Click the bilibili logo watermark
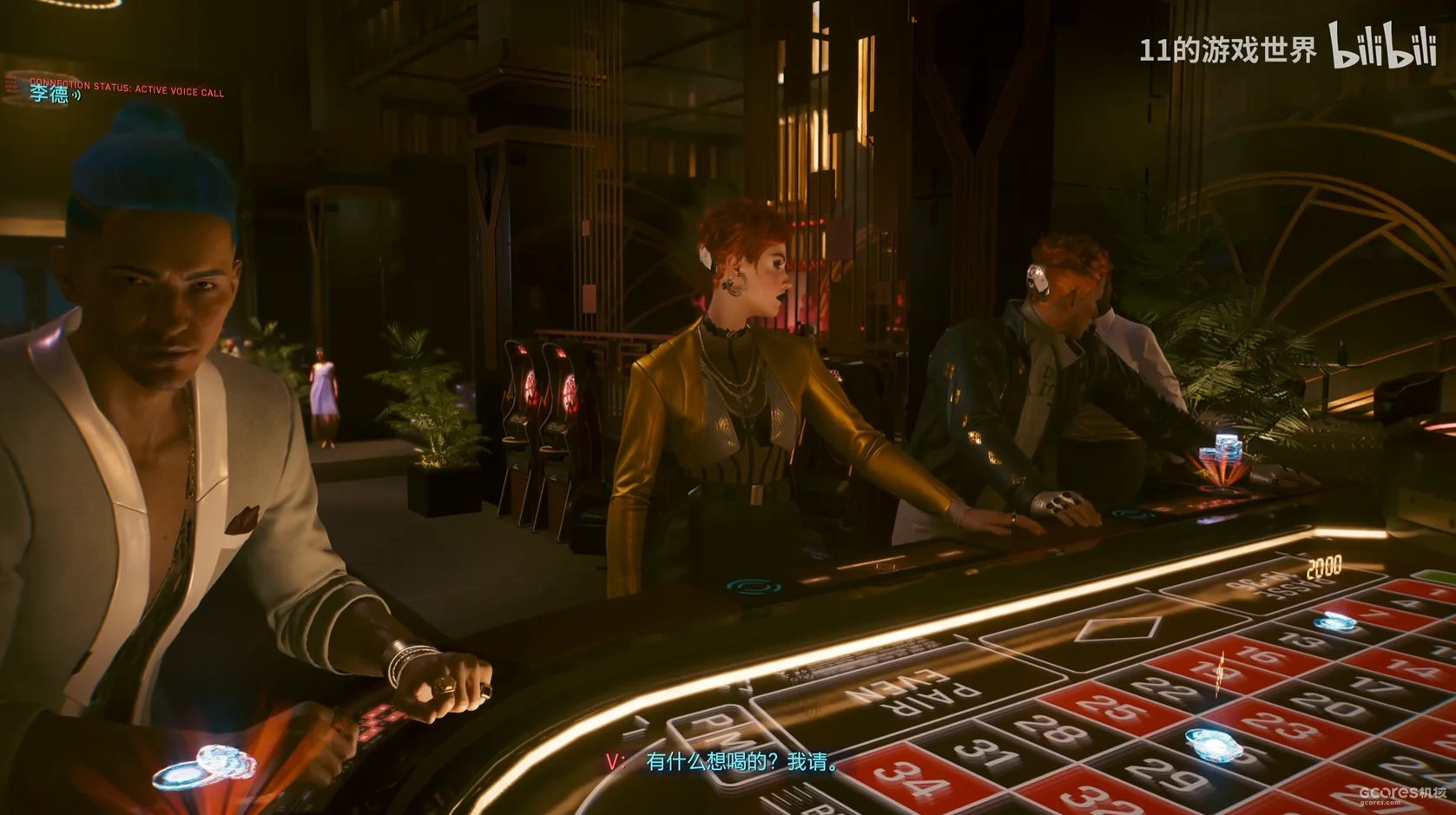This screenshot has height=815, width=1456. point(1382,47)
